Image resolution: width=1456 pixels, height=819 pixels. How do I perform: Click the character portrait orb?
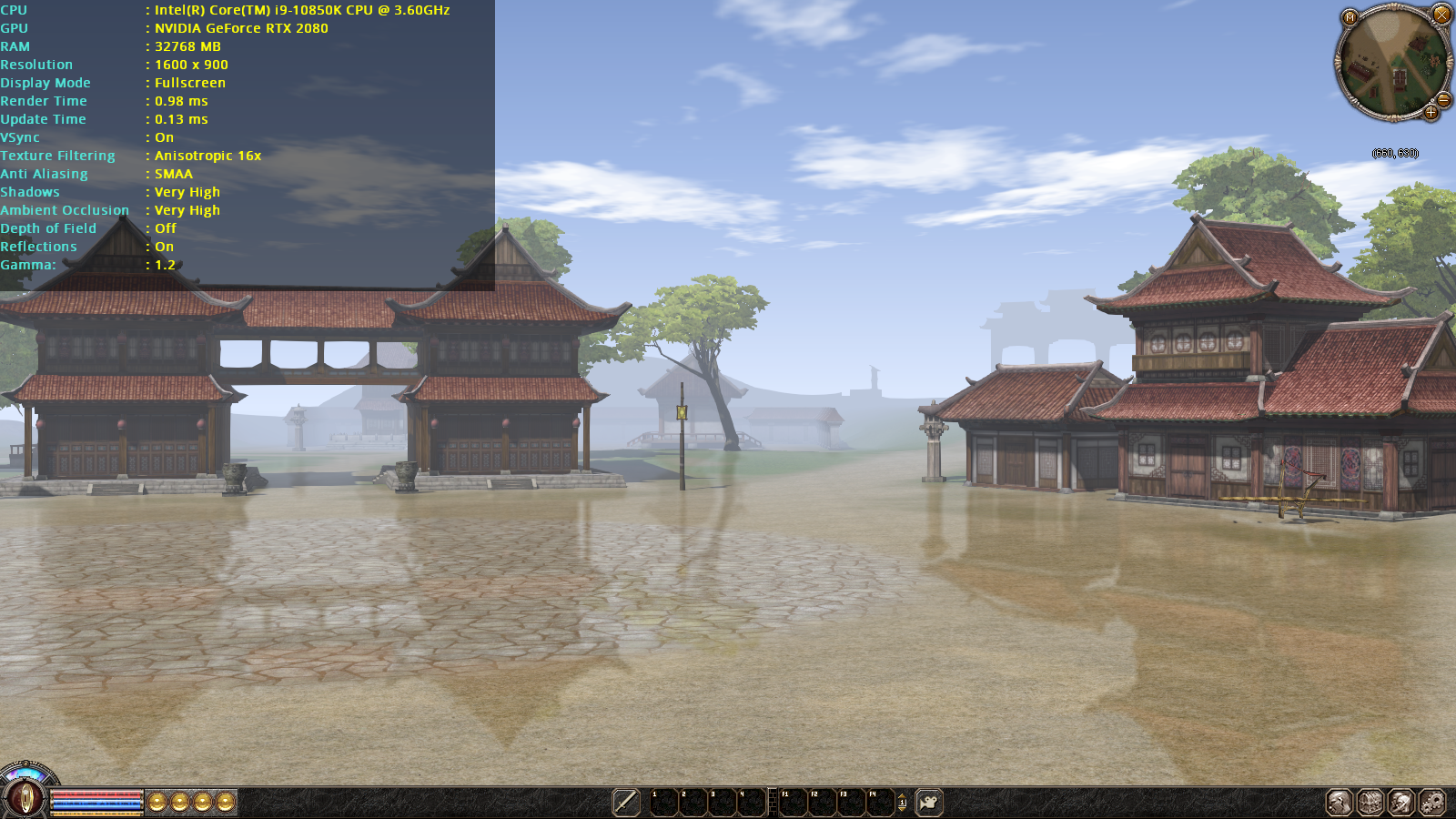(25, 798)
